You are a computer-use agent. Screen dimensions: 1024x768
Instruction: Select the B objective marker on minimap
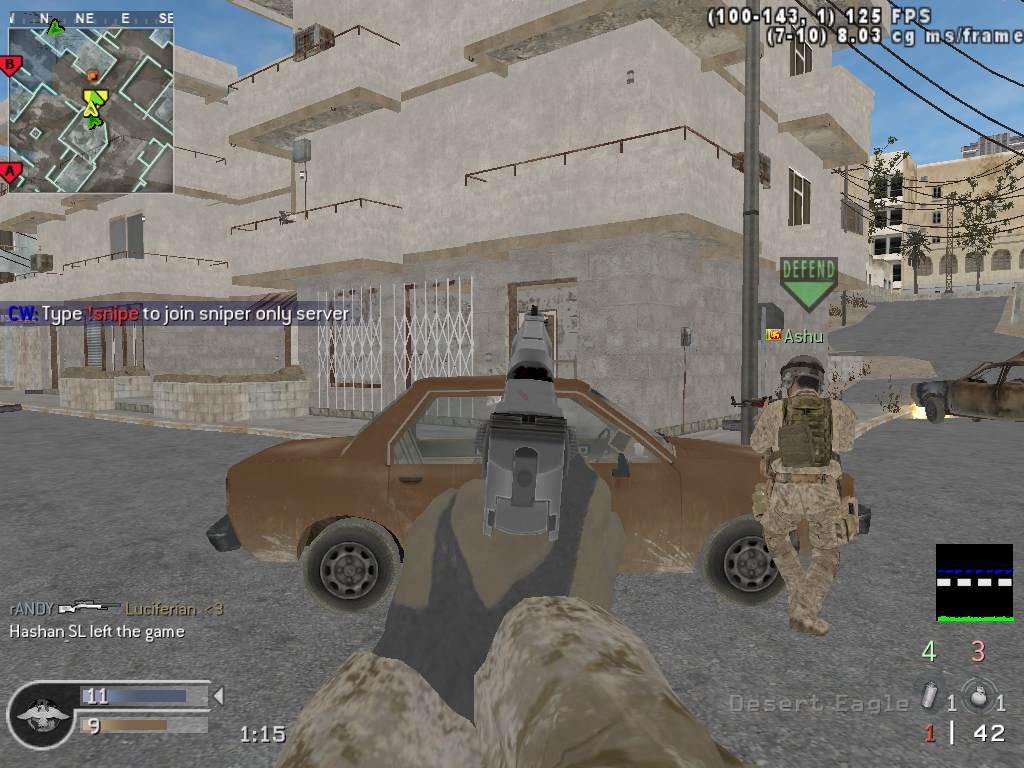tap(11, 66)
